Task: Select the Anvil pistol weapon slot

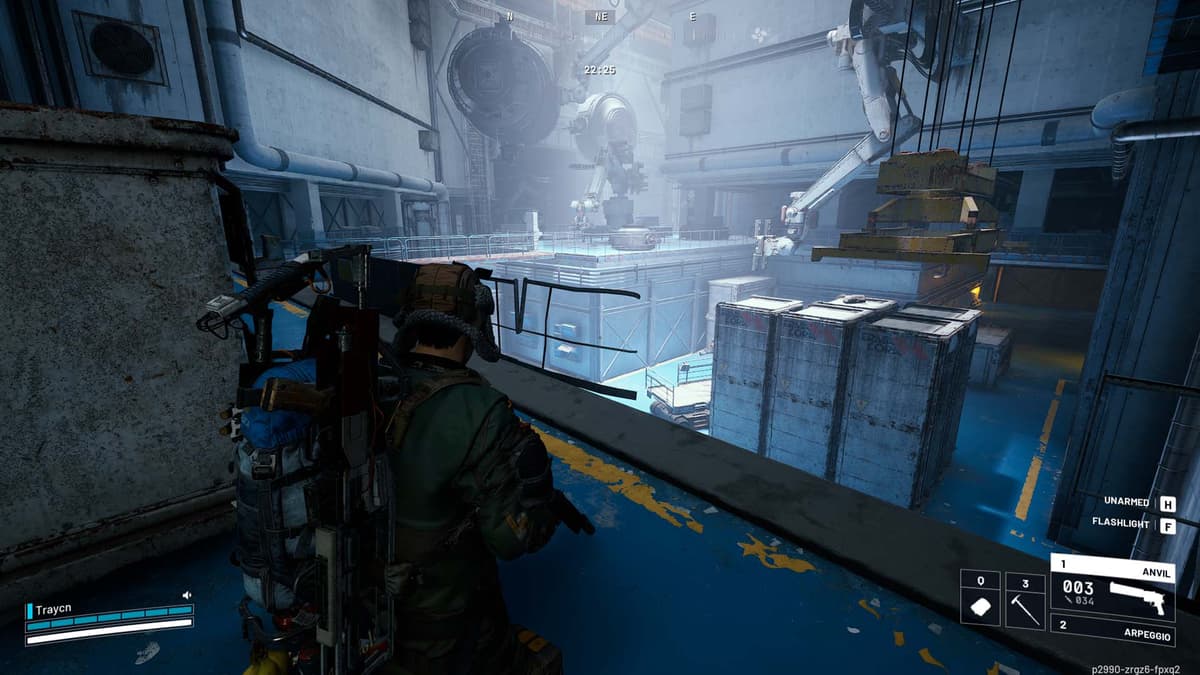Action: coord(1112,590)
